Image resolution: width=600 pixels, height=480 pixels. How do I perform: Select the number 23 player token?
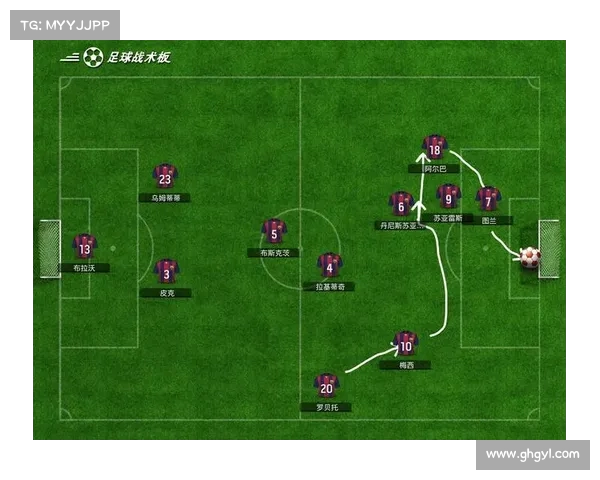(165, 177)
